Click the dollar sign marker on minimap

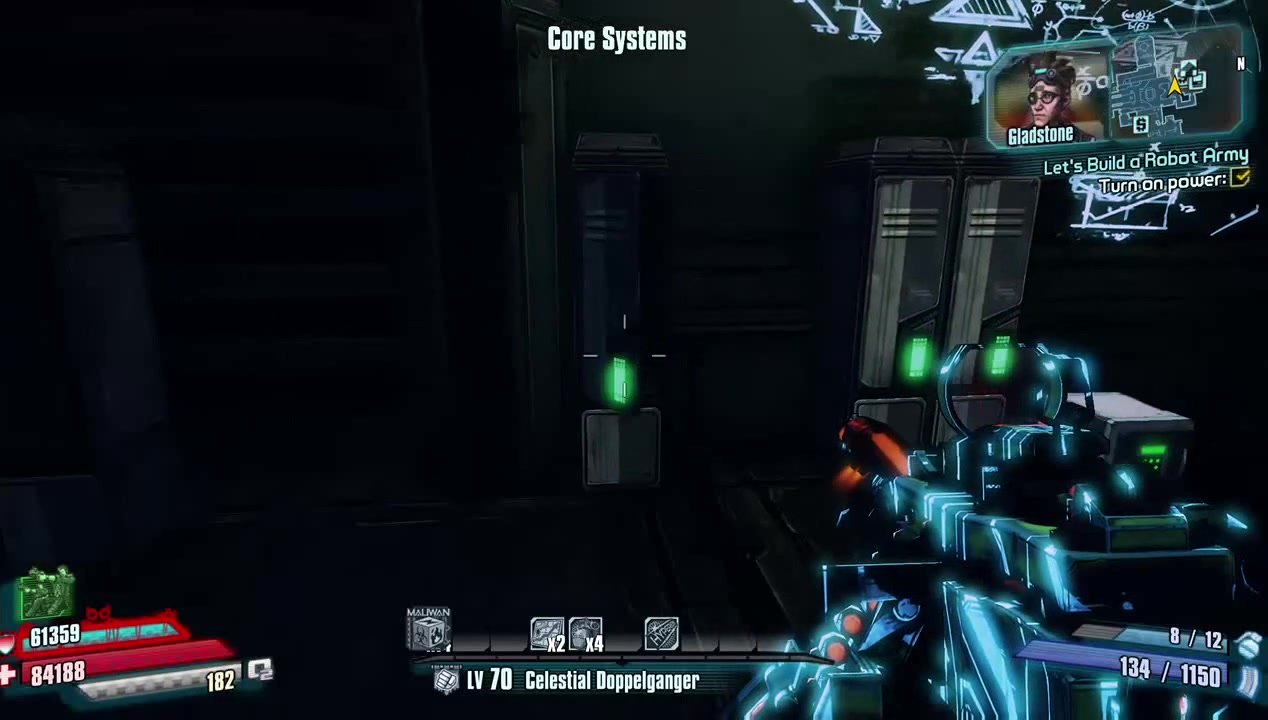tap(1141, 124)
